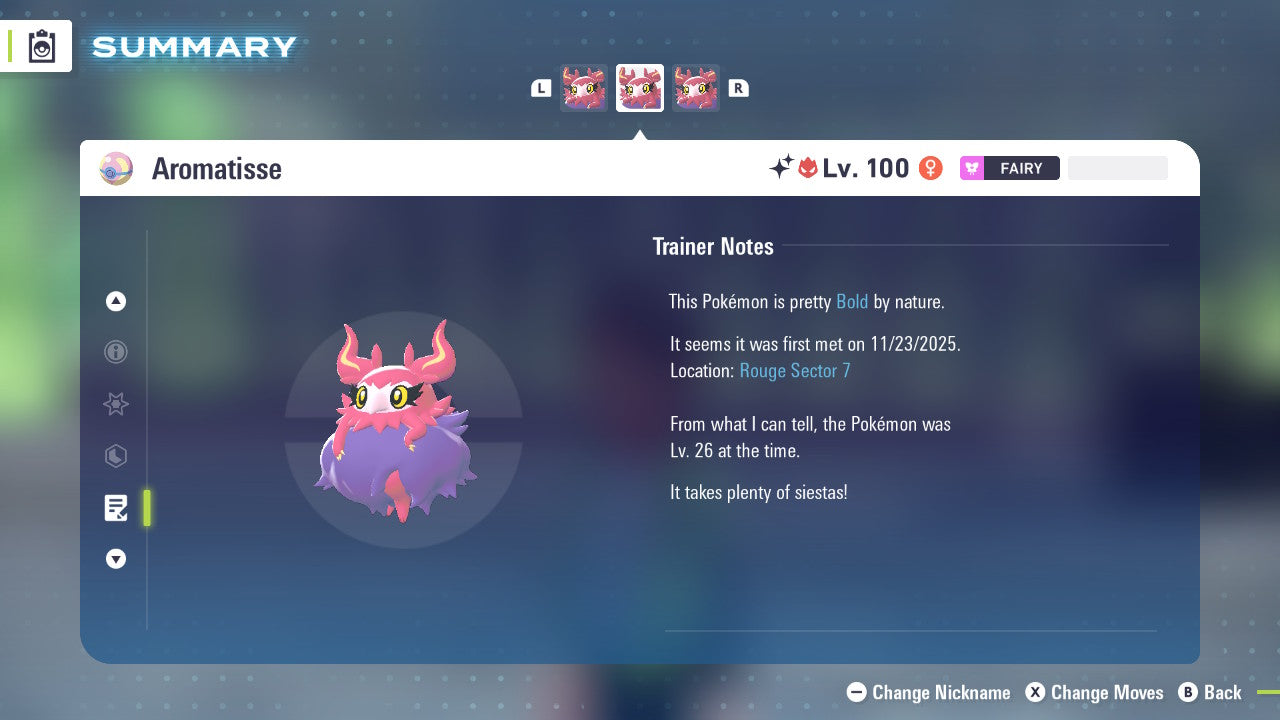1280x720 pixels.
Task: Click the Bold nature link
Action: click(x=852, y=301)
